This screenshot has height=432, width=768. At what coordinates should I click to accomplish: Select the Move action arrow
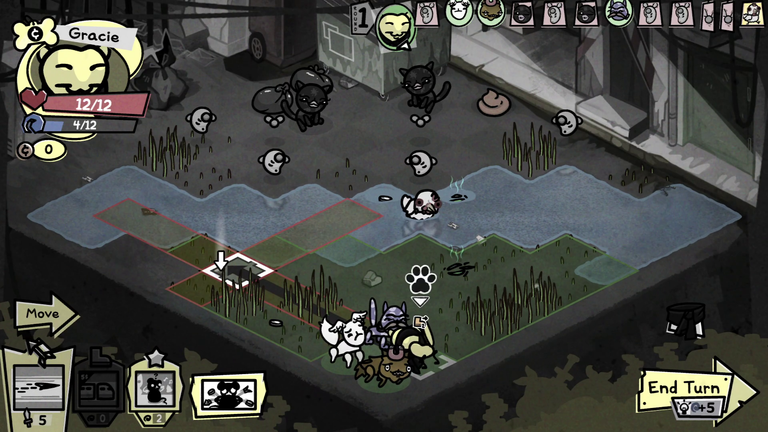(x=45, y=314)
